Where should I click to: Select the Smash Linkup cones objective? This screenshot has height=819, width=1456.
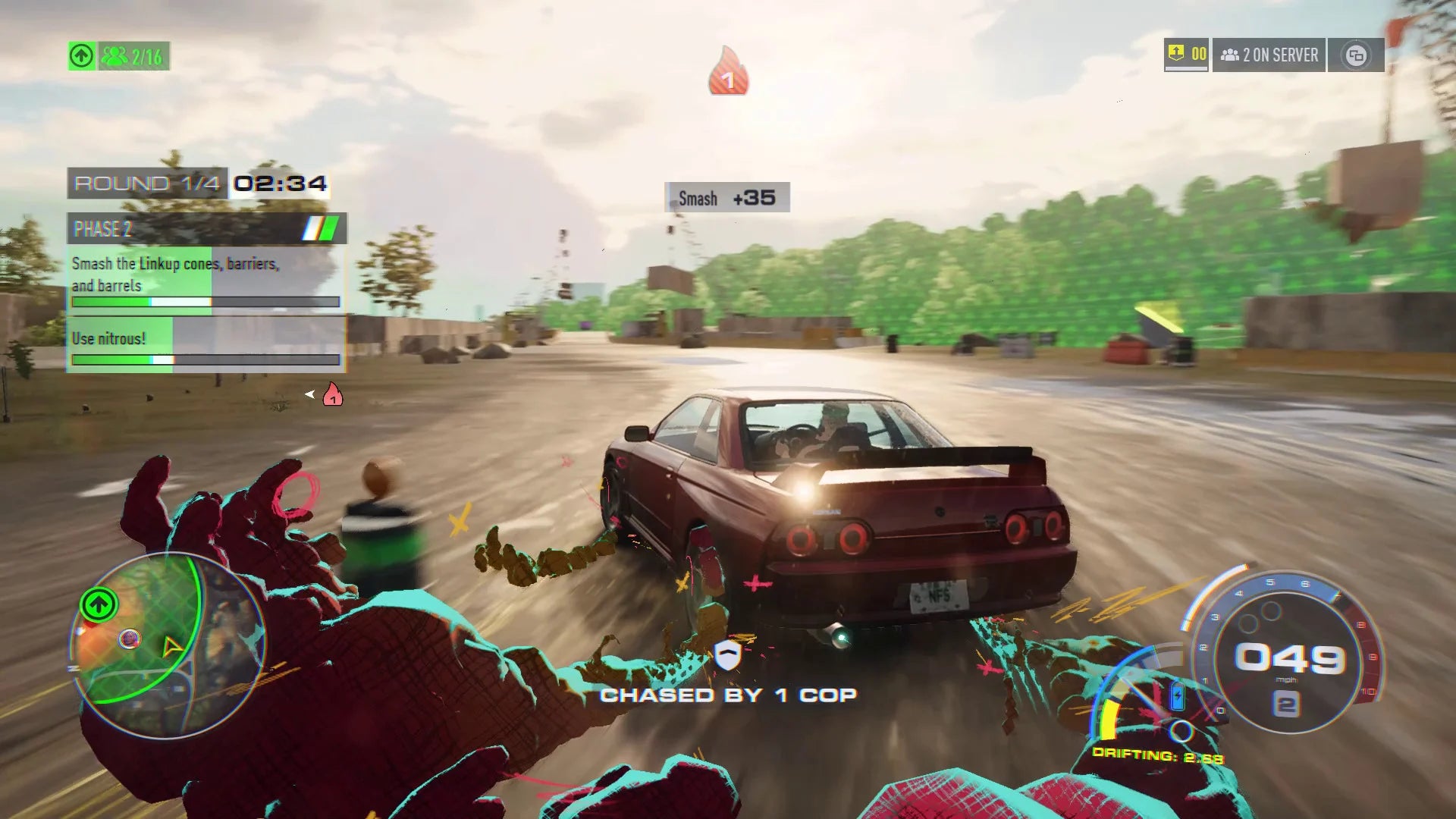205,278
